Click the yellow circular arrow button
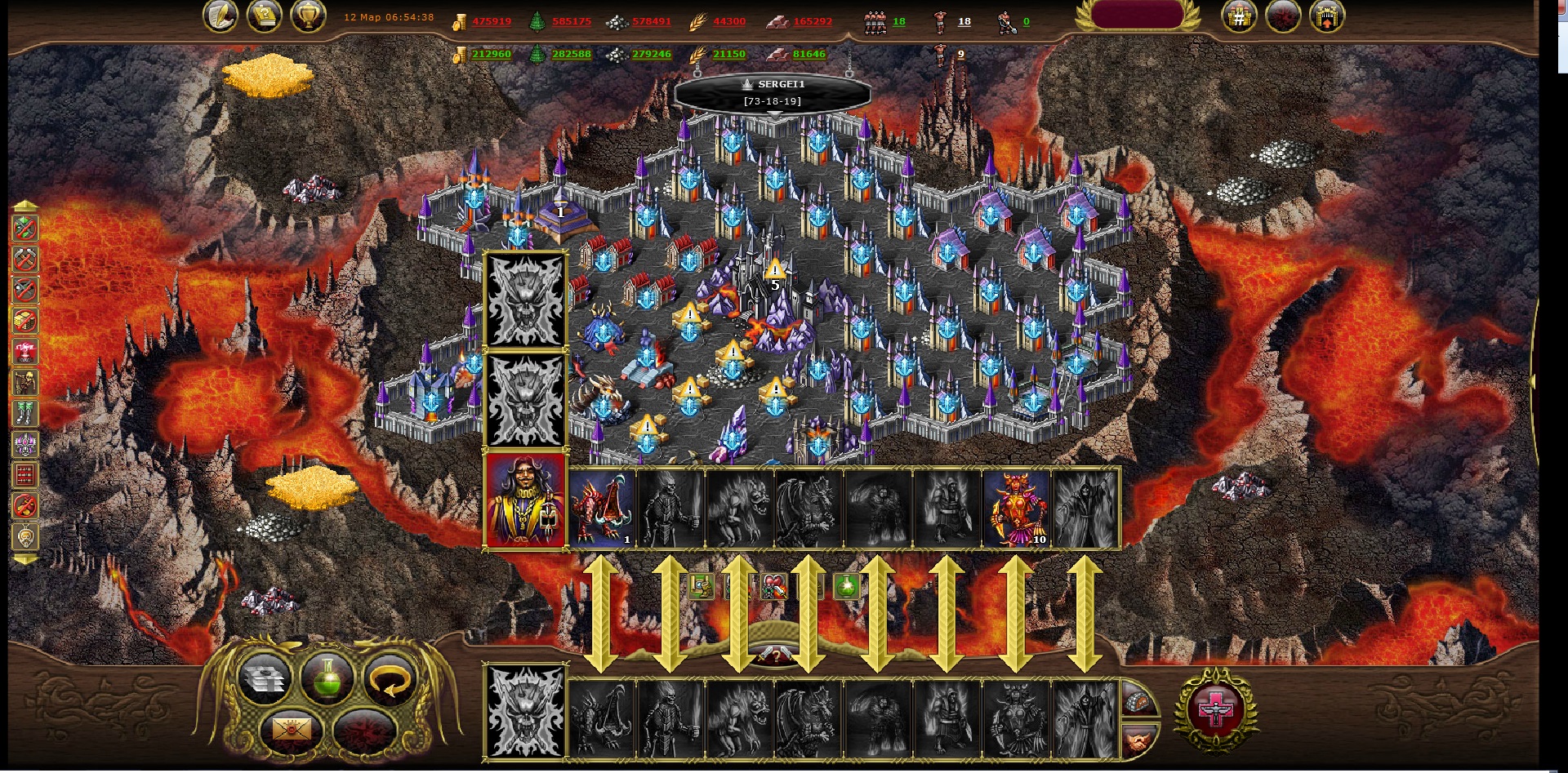The height and width of the screenshot is (773, 1568). coord(390,679)
